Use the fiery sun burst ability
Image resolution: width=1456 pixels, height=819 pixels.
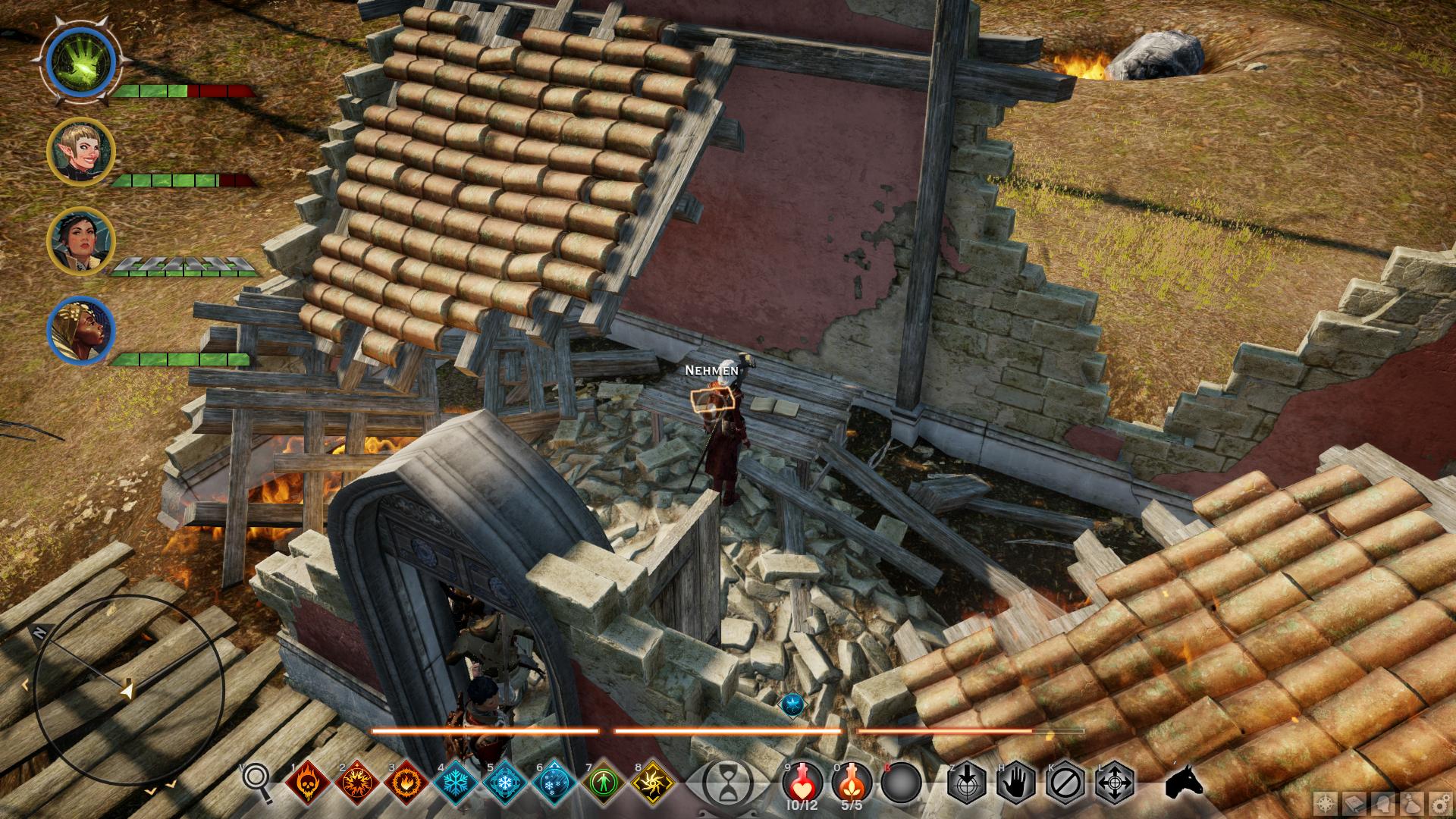(356, 782)
